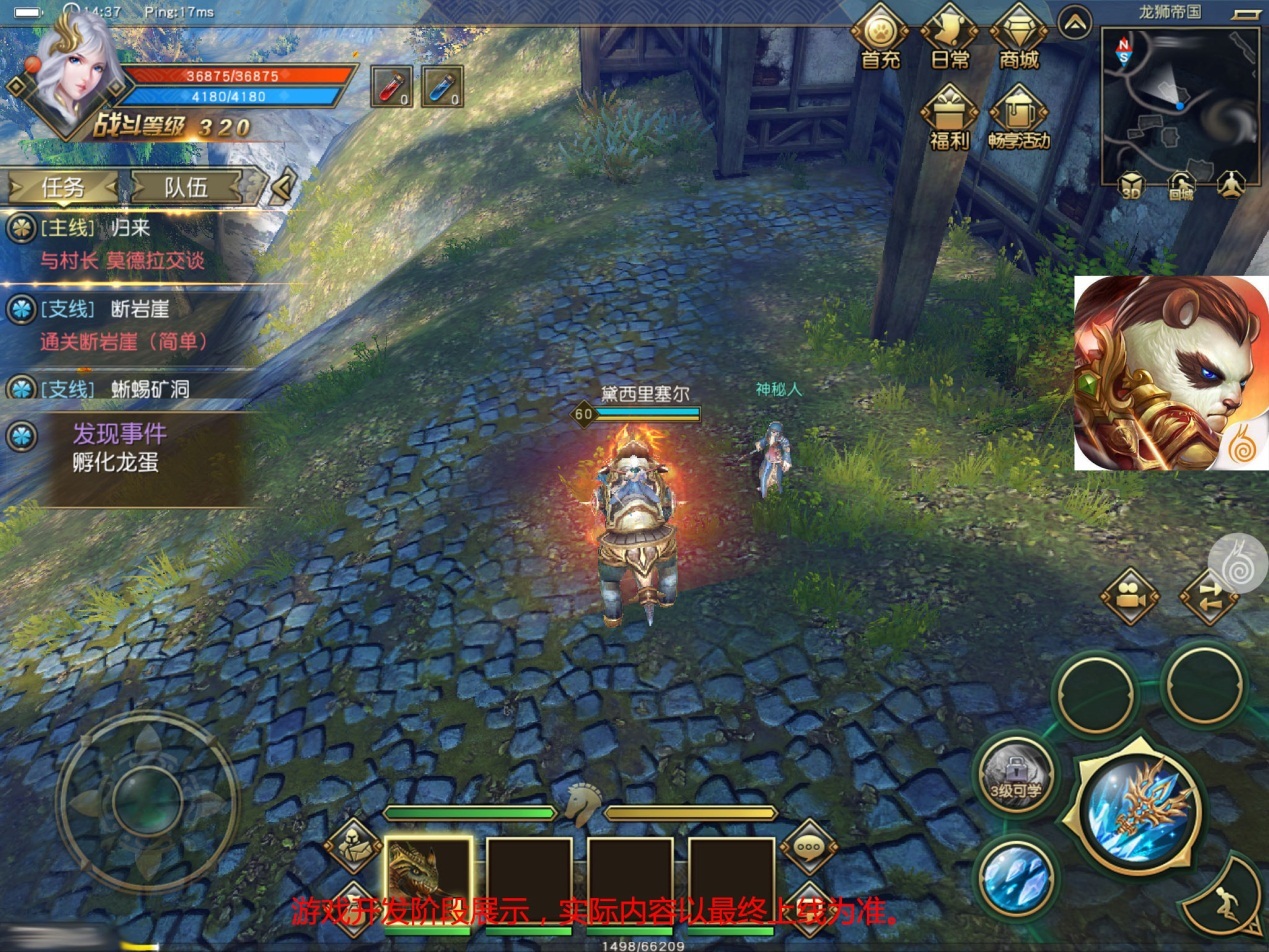Use the red health potion
Viewport: 1269px width, 952px height.
pos(391,86)
